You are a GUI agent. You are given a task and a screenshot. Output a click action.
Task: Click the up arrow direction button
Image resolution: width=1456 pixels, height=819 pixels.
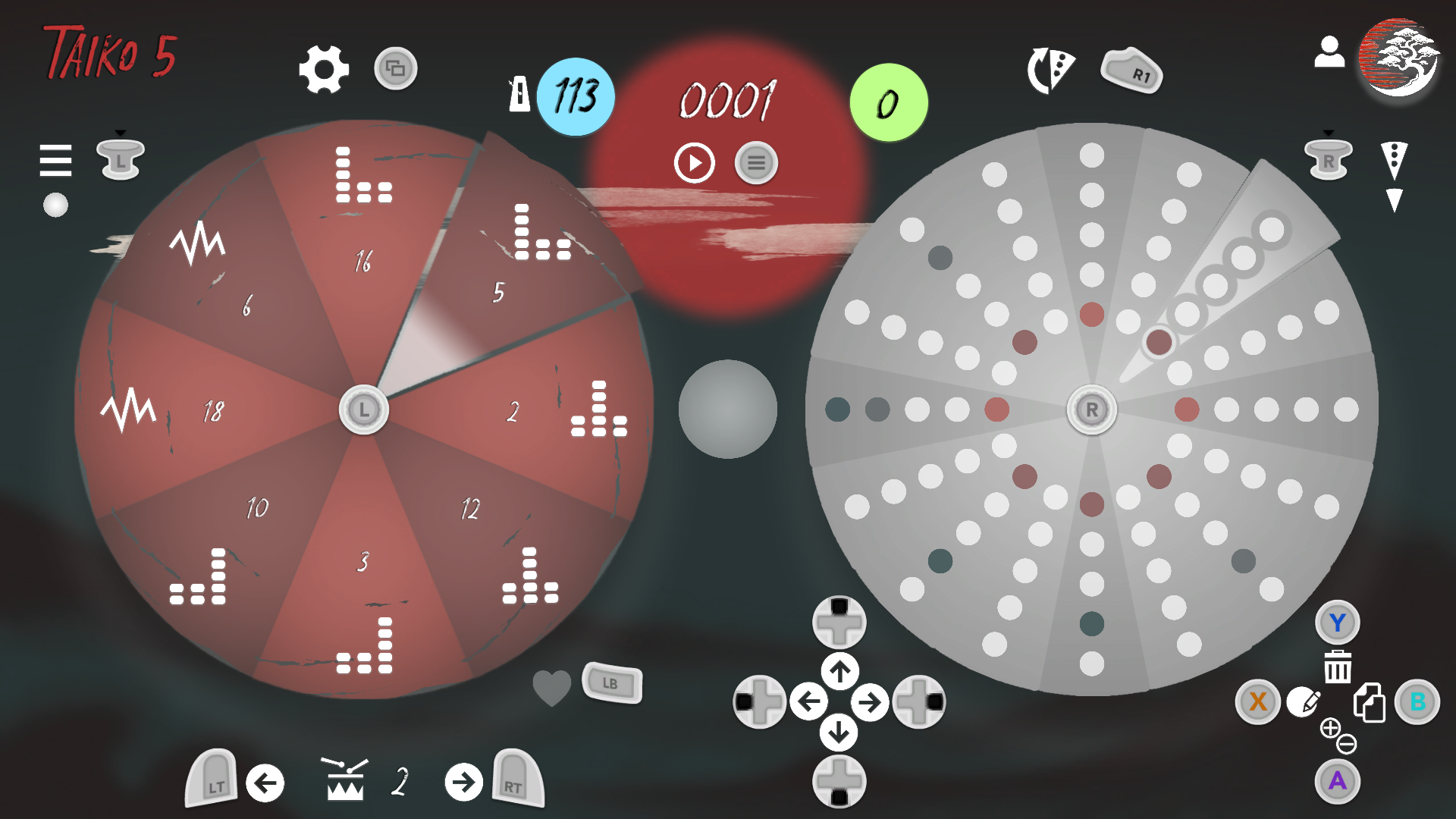click(839, 671)
